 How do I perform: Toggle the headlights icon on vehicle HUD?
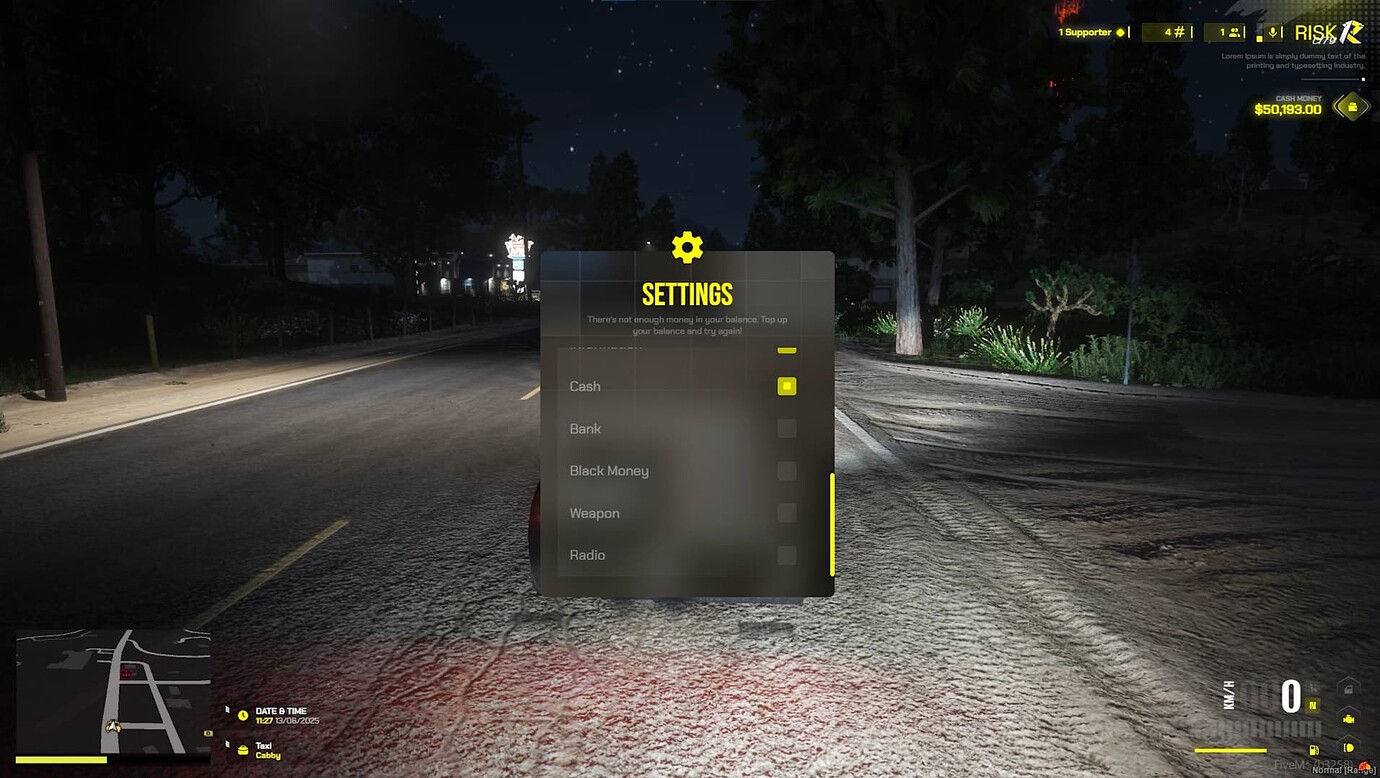pos(1348,747)
